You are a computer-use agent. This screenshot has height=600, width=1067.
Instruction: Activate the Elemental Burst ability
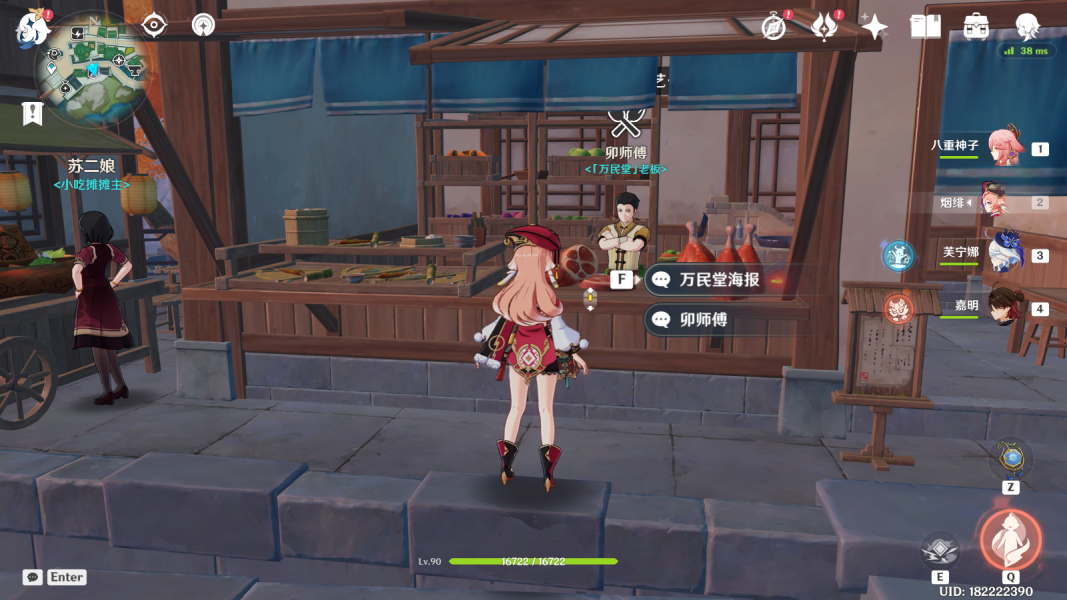point(1010,539)
